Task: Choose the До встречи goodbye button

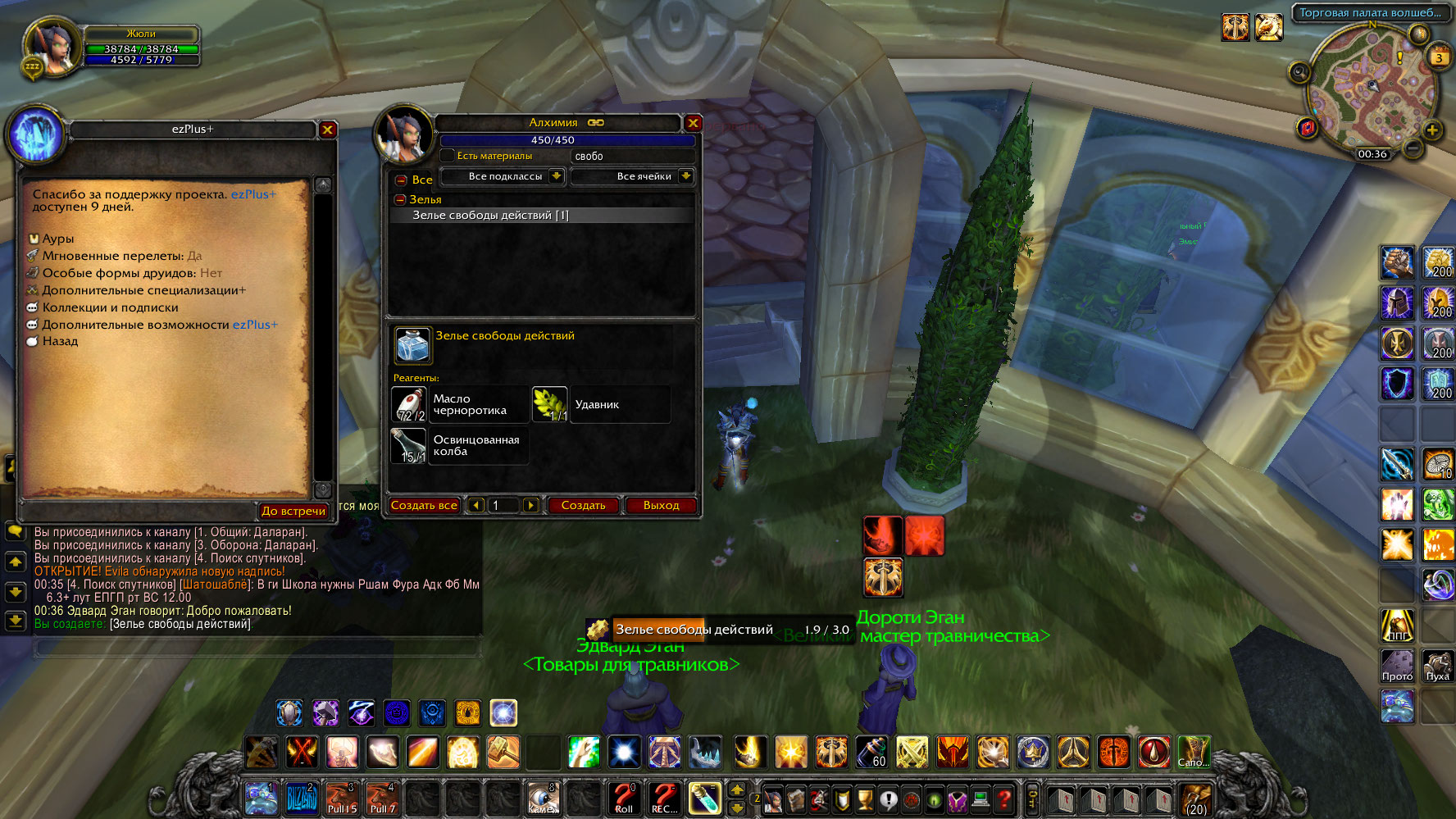Action: pos(293,511)
